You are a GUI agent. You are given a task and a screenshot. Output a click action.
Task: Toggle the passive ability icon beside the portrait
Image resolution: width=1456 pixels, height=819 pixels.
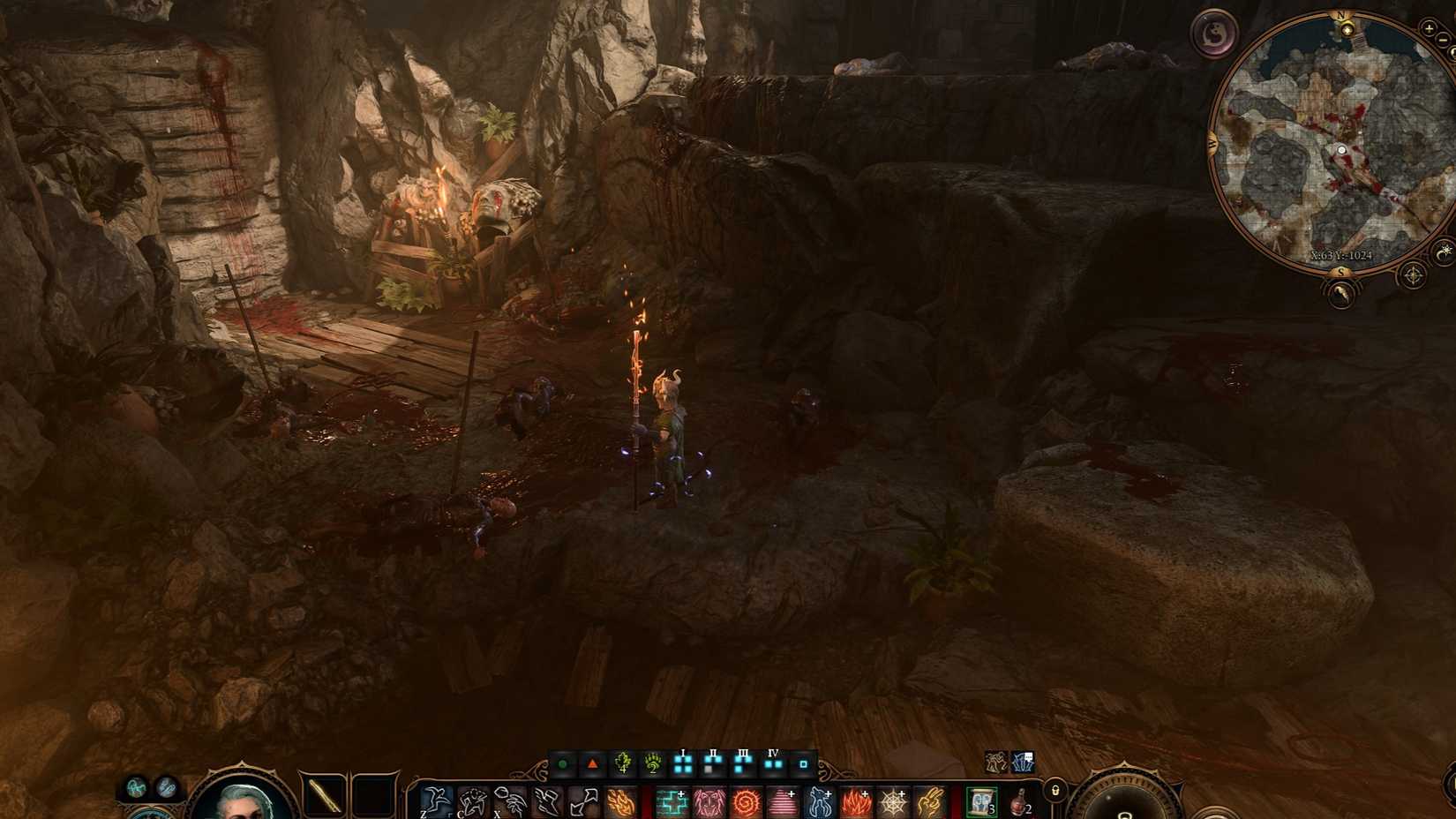[136, 788]
